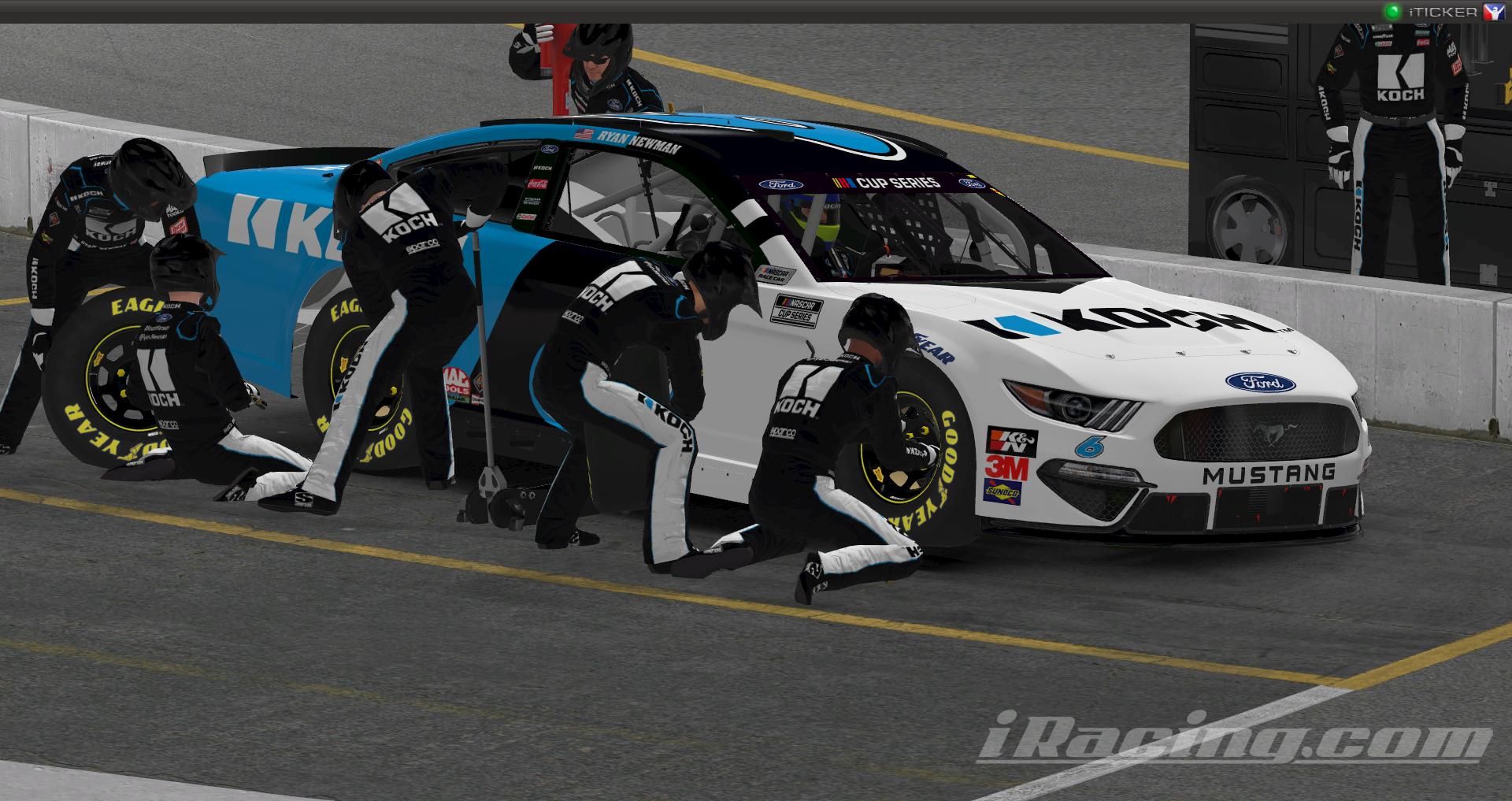The height and width of the screenshot is (801, 1512).
Task: Open the iTICKER overlay label
Action: coord(1443,12)
